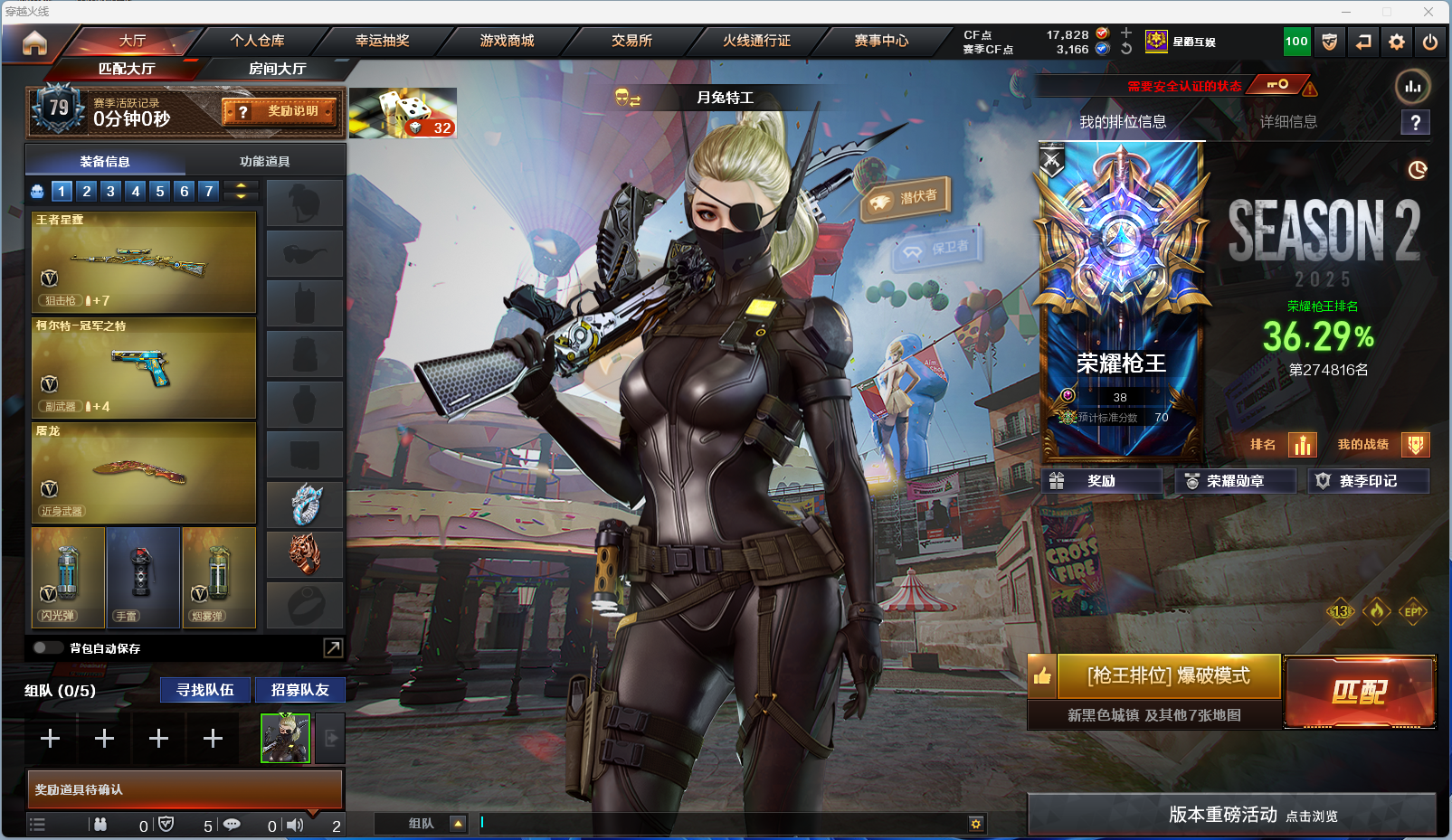Open the 个人仓库 menu
This screenshot has height=840, width=1452.
click(257, 41)
